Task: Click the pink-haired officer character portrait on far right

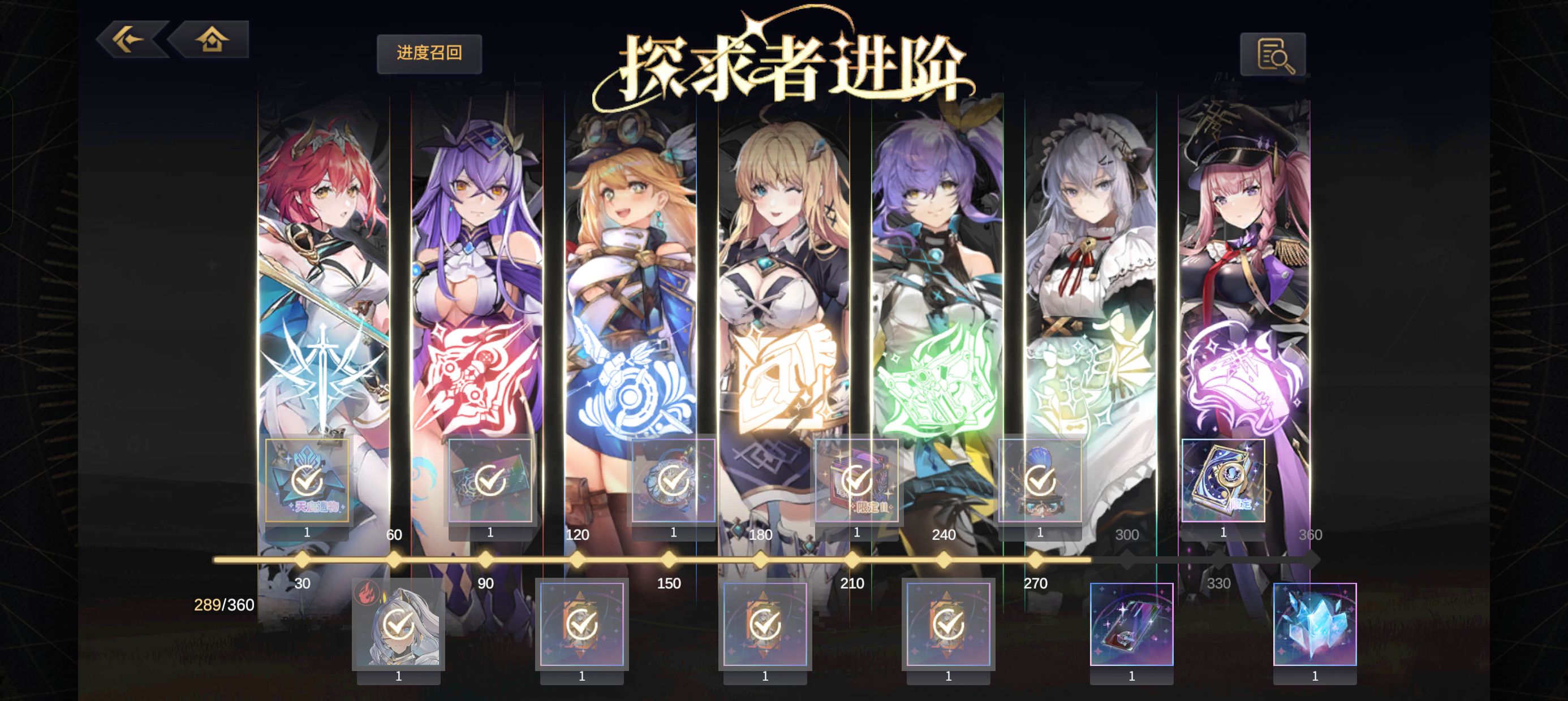Action: (x=1248, y=244)
